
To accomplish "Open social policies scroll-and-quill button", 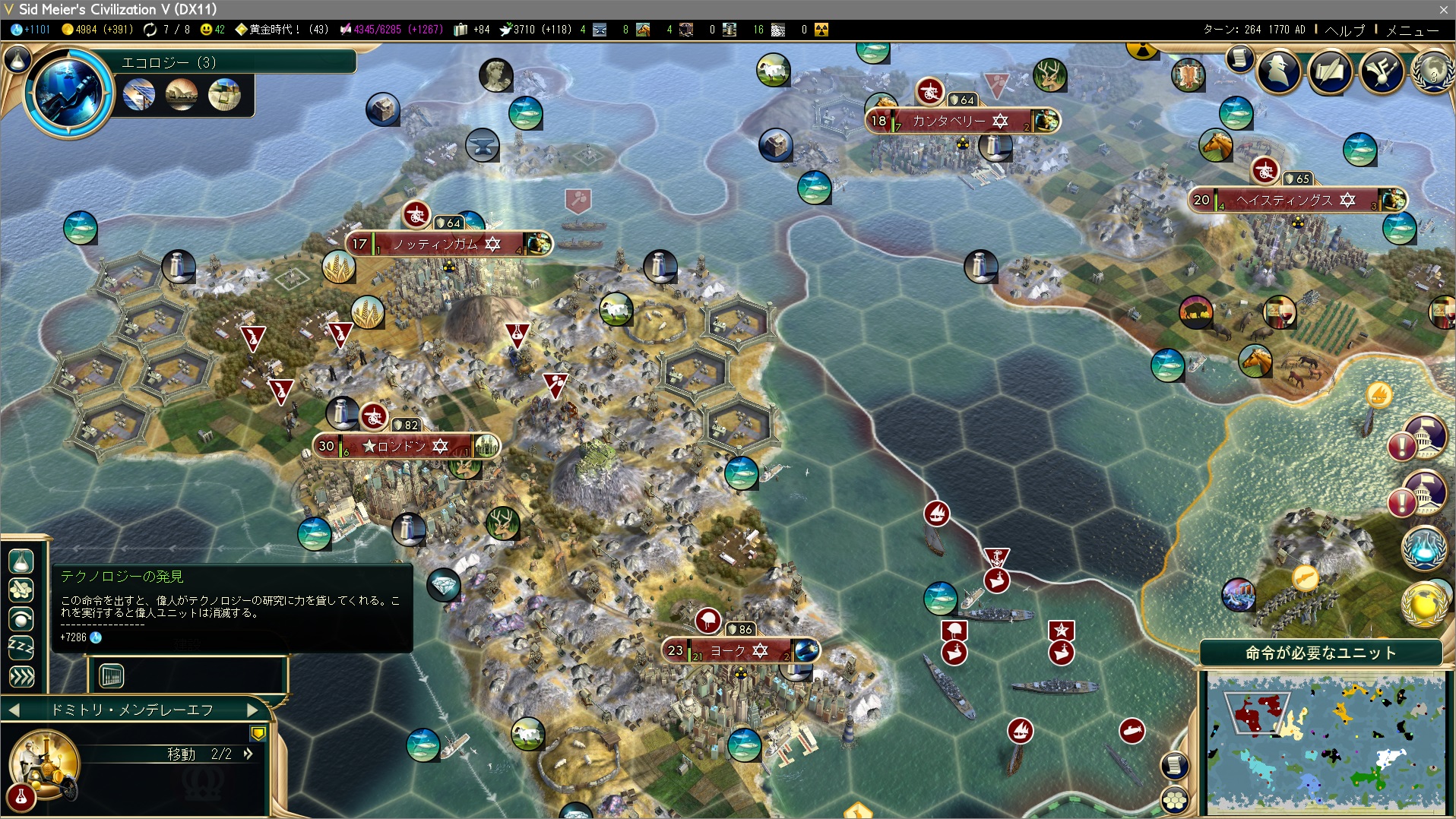I will click(x=1330, y=71).
